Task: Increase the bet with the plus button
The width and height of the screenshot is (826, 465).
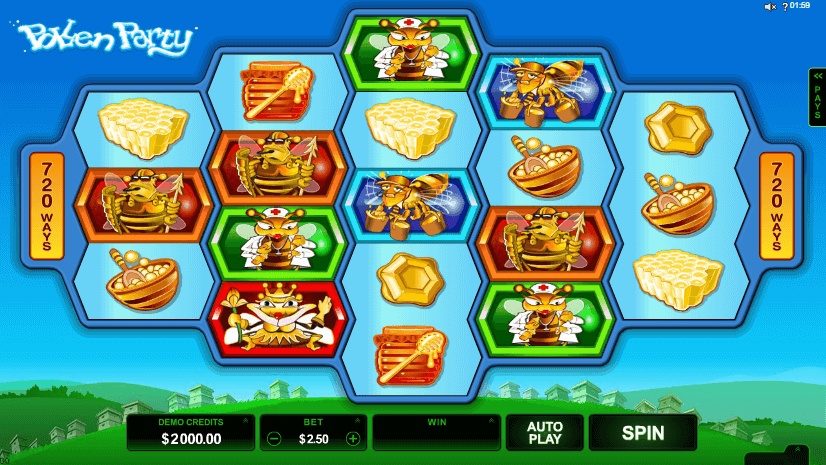Action: (x=352, y=438)
